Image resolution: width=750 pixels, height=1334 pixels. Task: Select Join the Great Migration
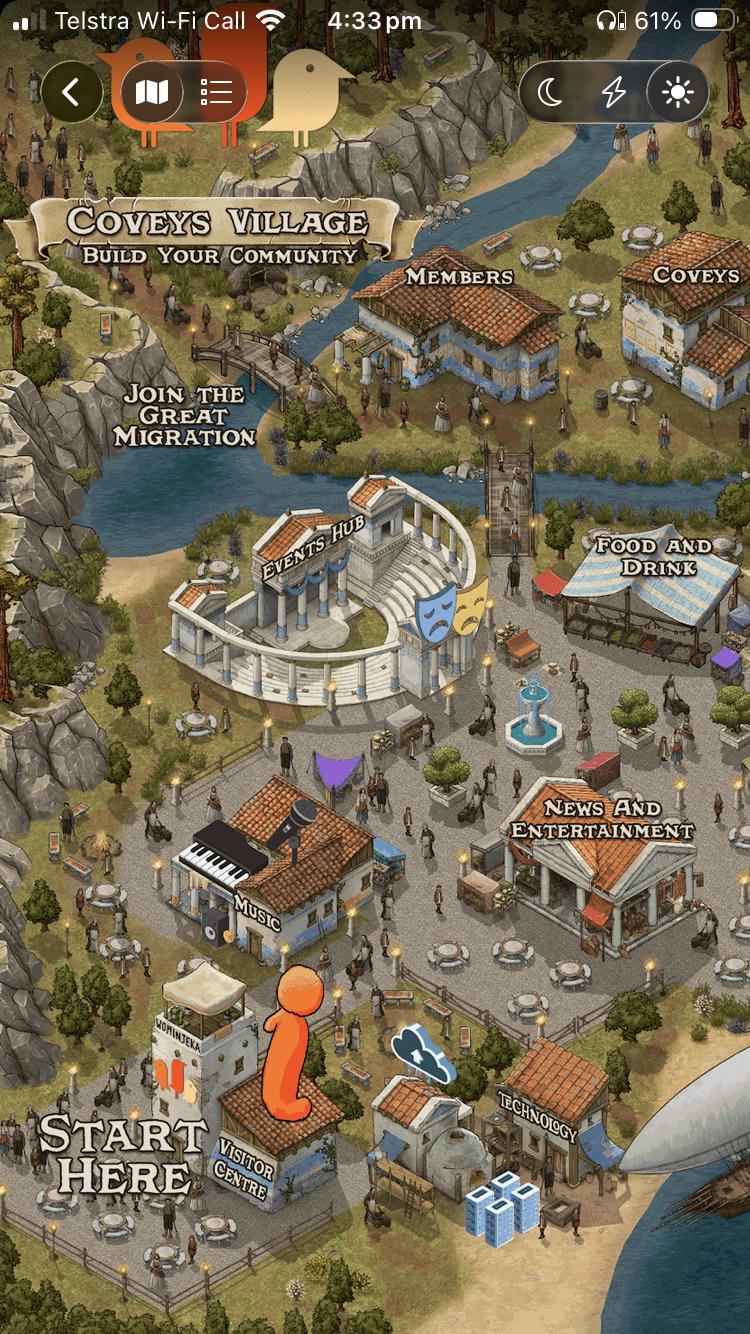[184, 416]
